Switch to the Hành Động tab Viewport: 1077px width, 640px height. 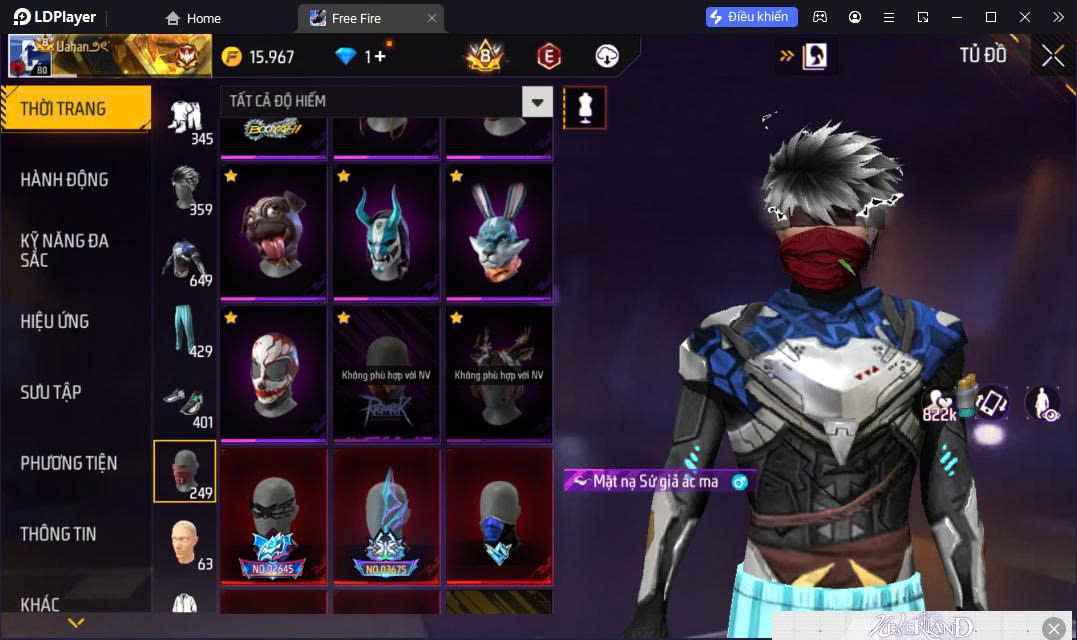coord(65,180)
